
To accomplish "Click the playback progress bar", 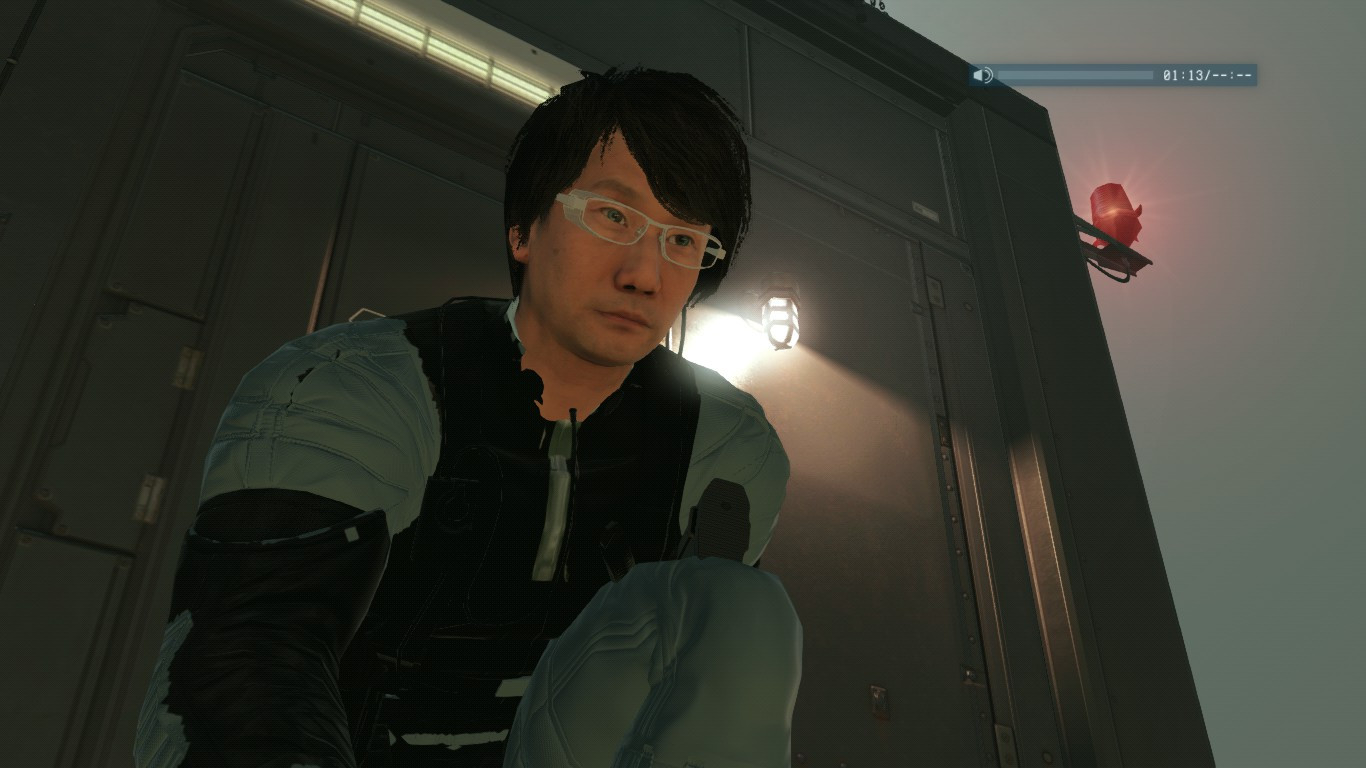I will [1075, 74].
